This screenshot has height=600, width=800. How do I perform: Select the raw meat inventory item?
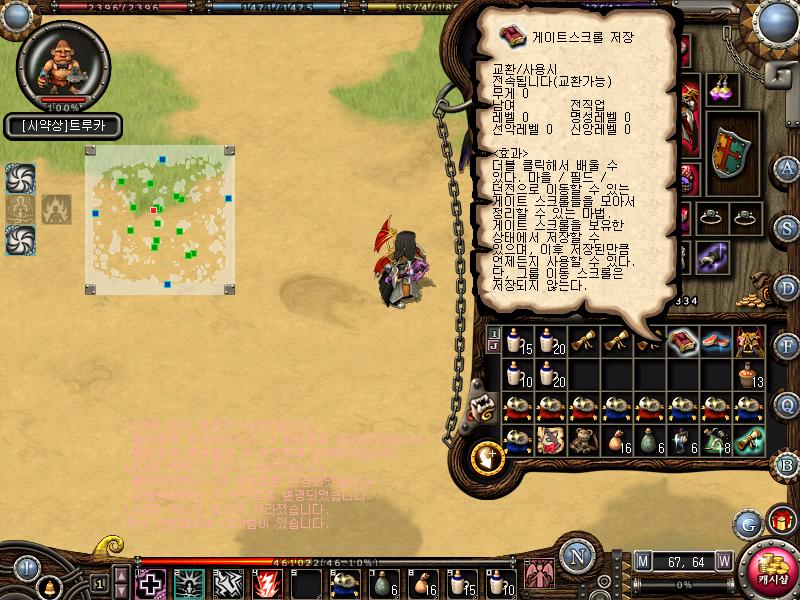pos(715,343)
